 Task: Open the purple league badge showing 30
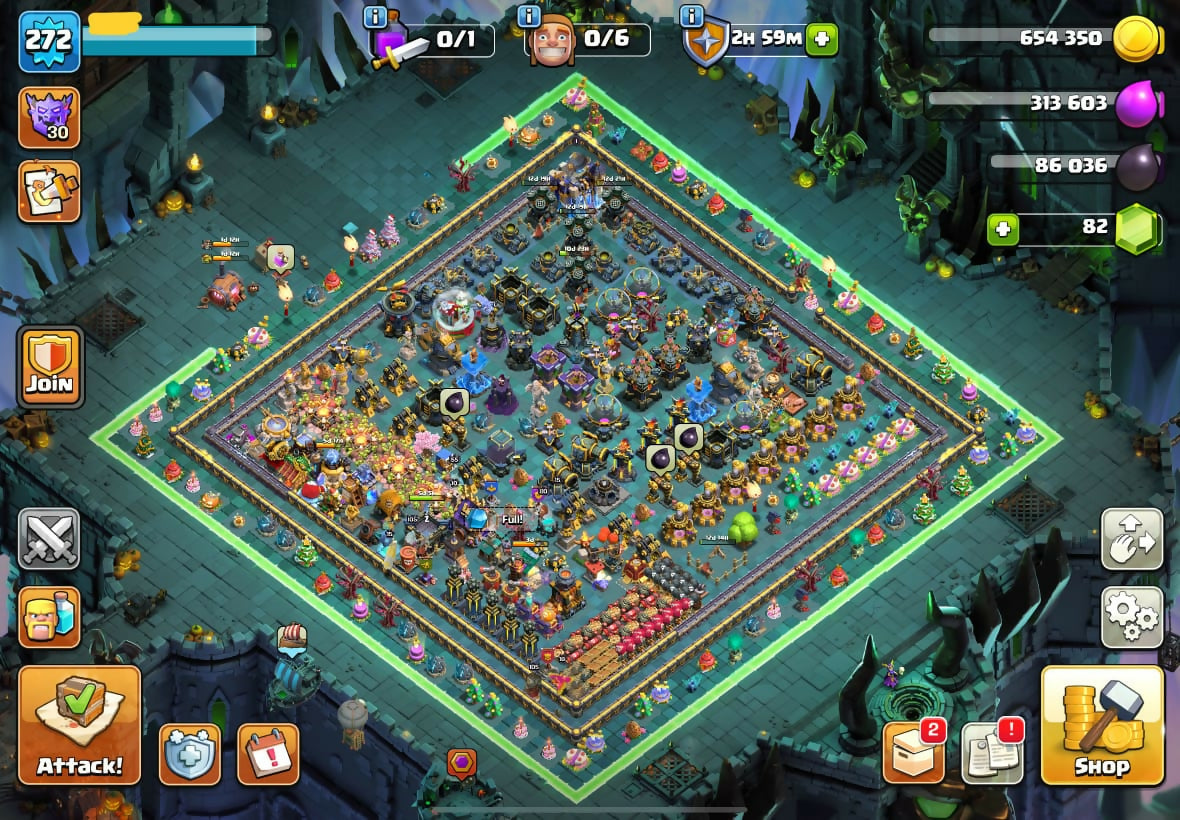pos(49,117)
